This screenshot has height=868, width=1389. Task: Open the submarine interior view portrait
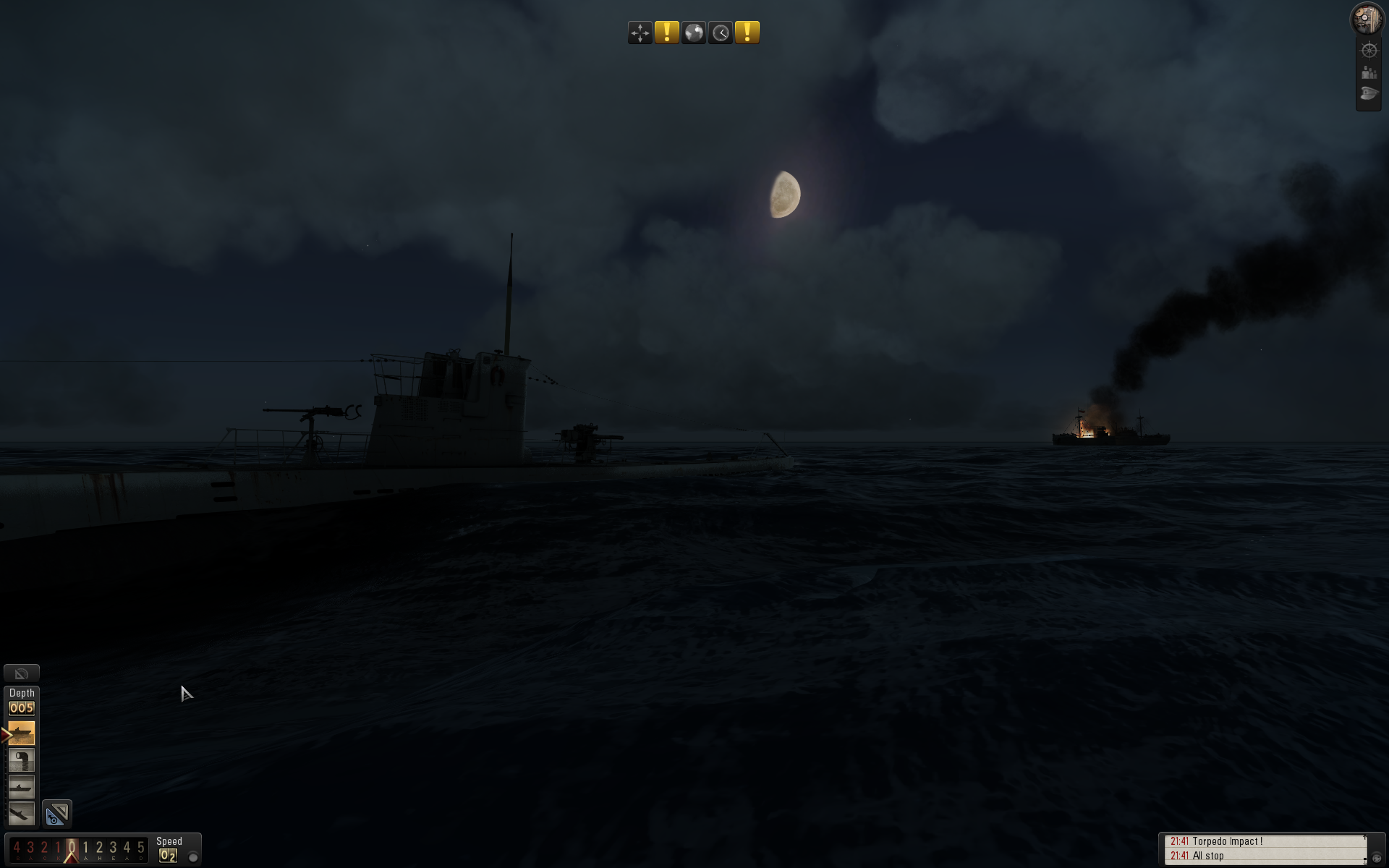[x=1367, y=18]
